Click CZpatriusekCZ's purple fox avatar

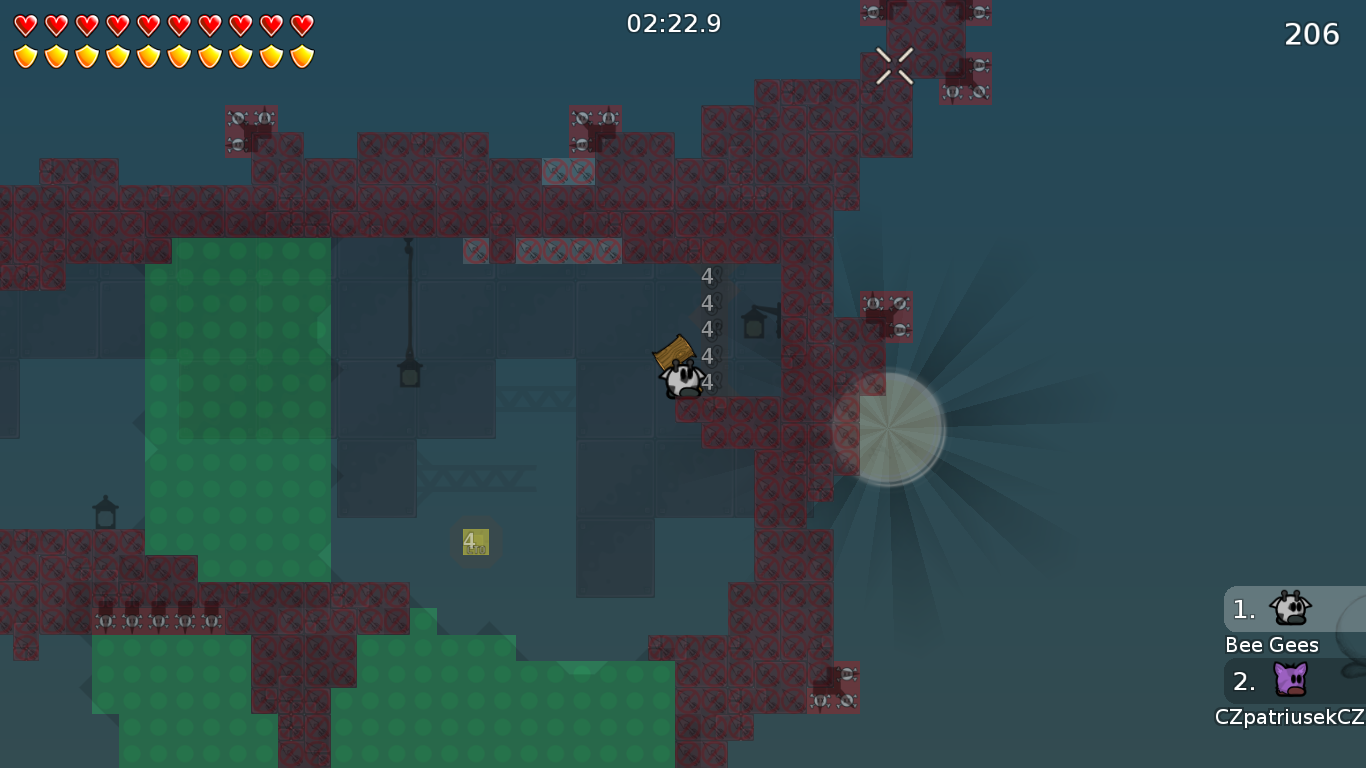[1291, 680]
